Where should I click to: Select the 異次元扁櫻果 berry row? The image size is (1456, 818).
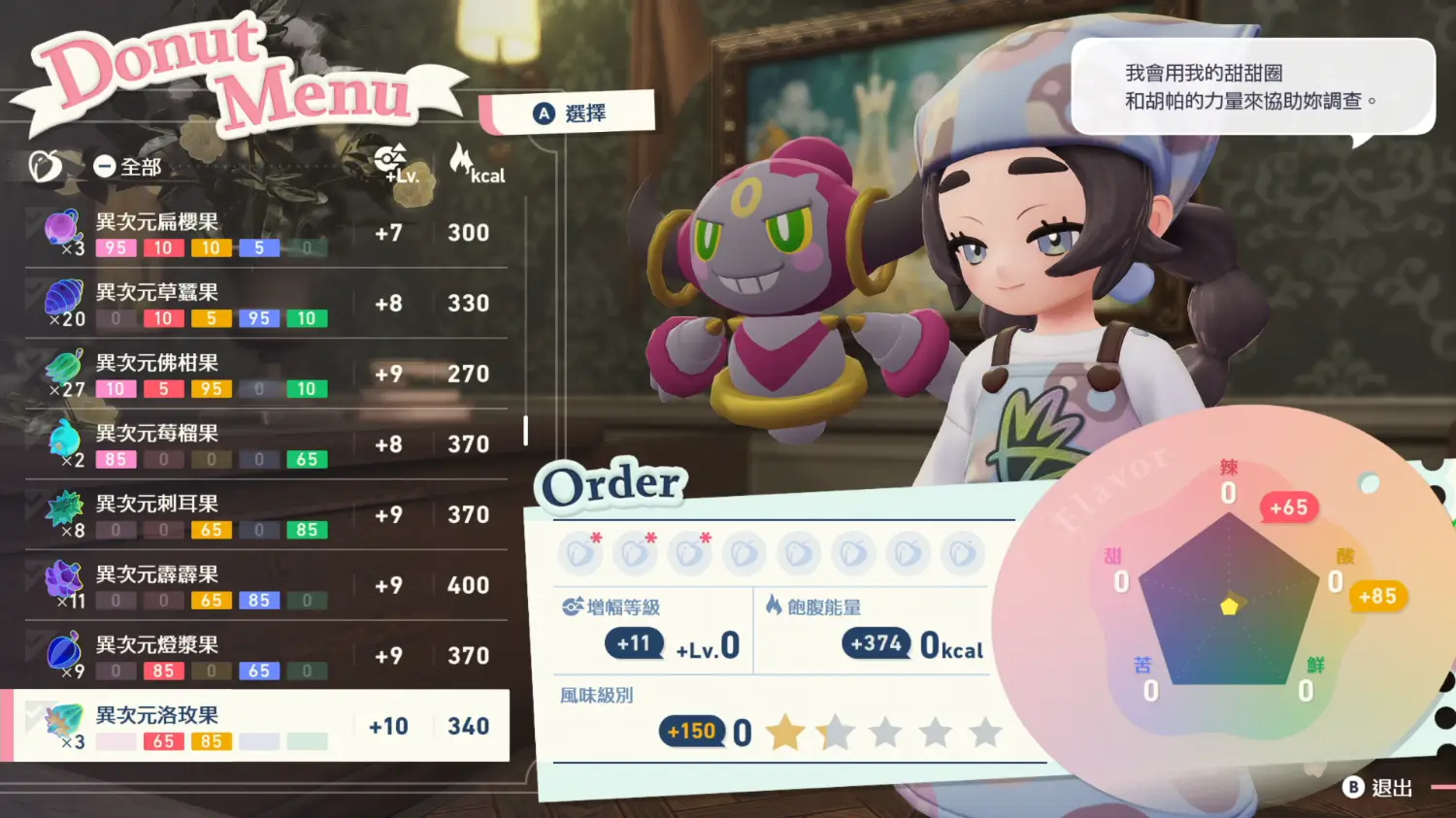(x=262, y=233)
